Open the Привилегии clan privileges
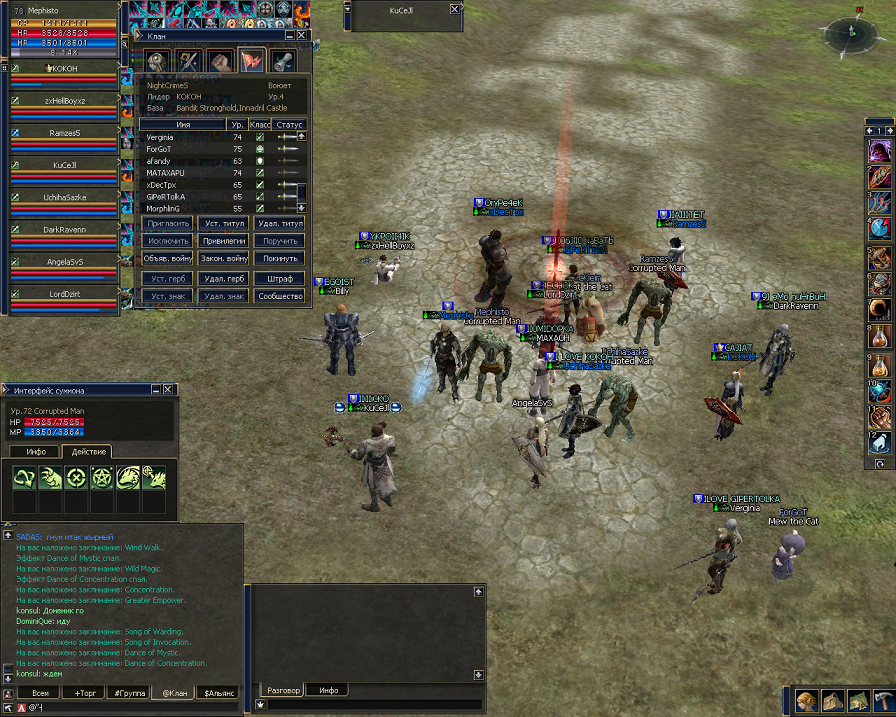896x717 pixels. point(224,241)
